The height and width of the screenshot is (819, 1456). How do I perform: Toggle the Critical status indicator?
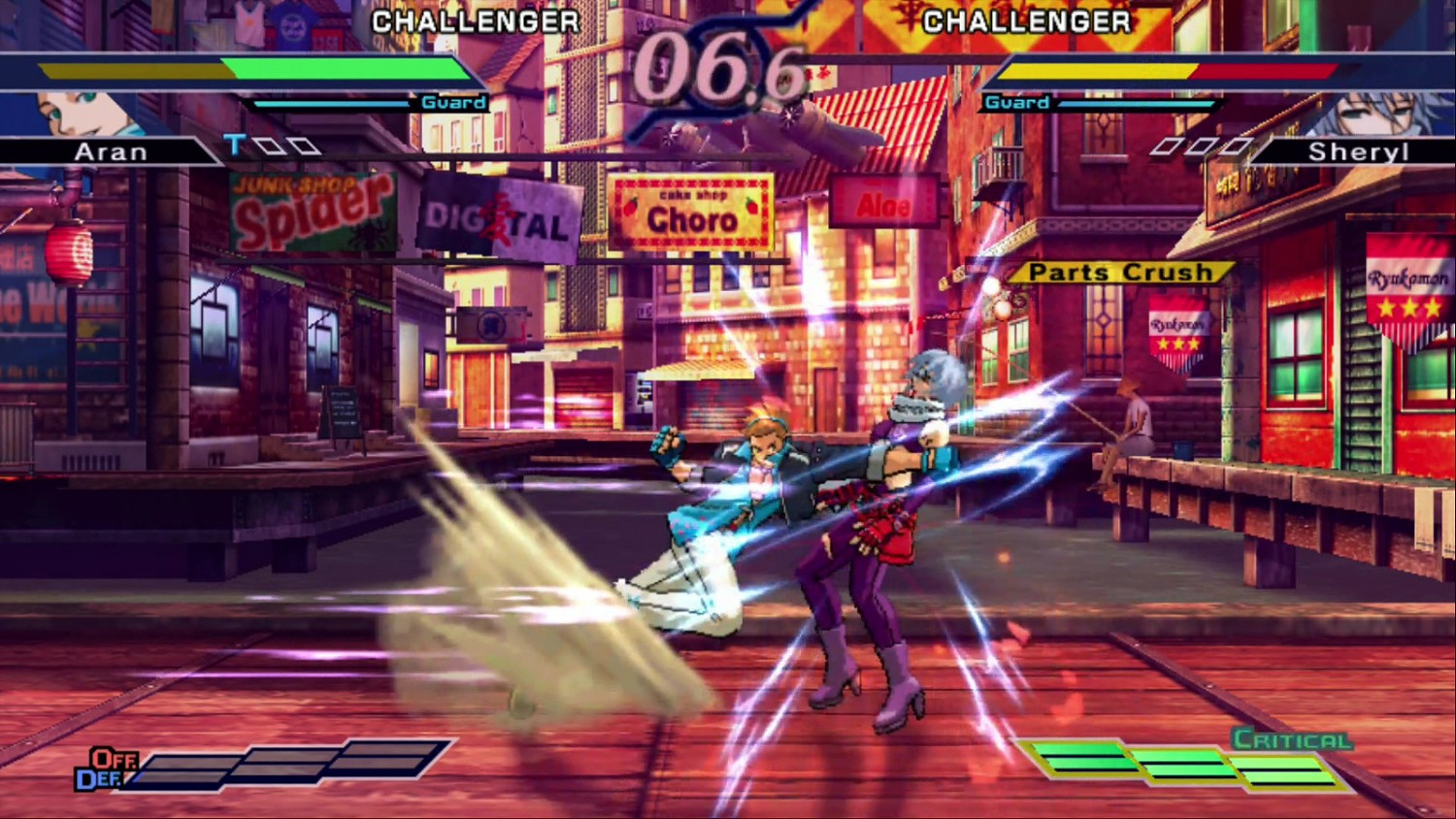(1291, 738)
